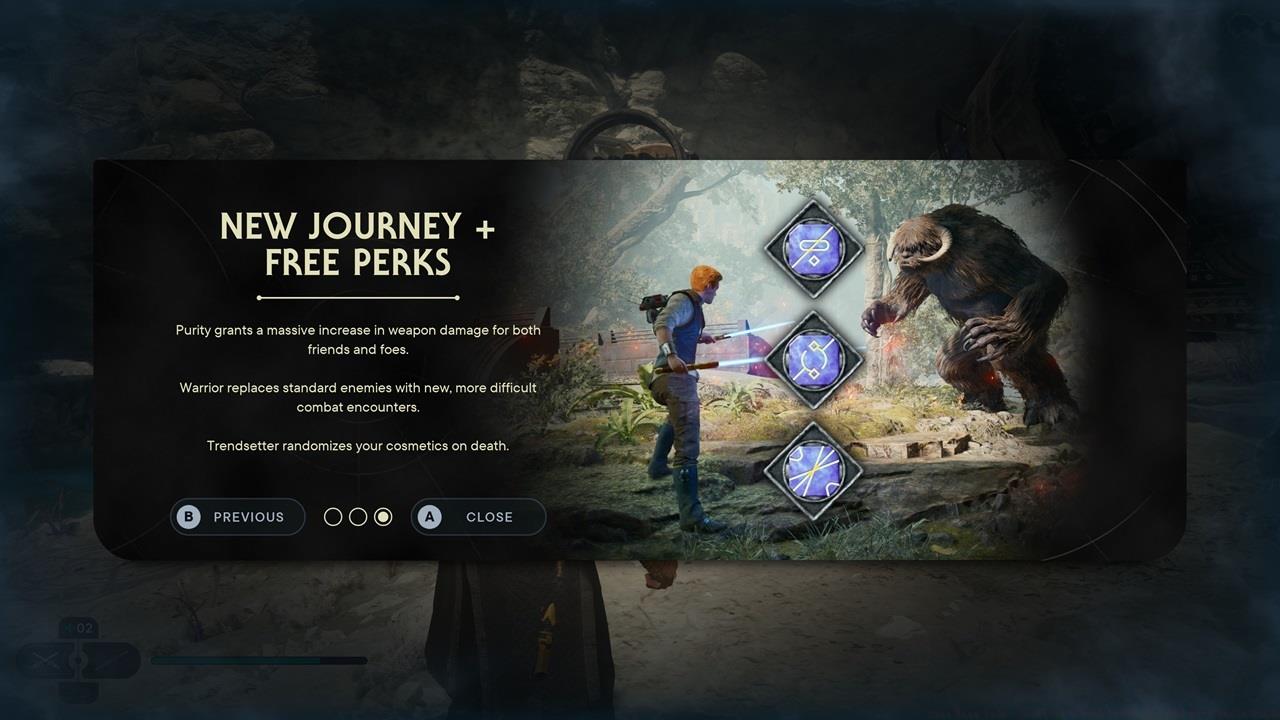Select the first page indicator dot

[x=333, y=516]
